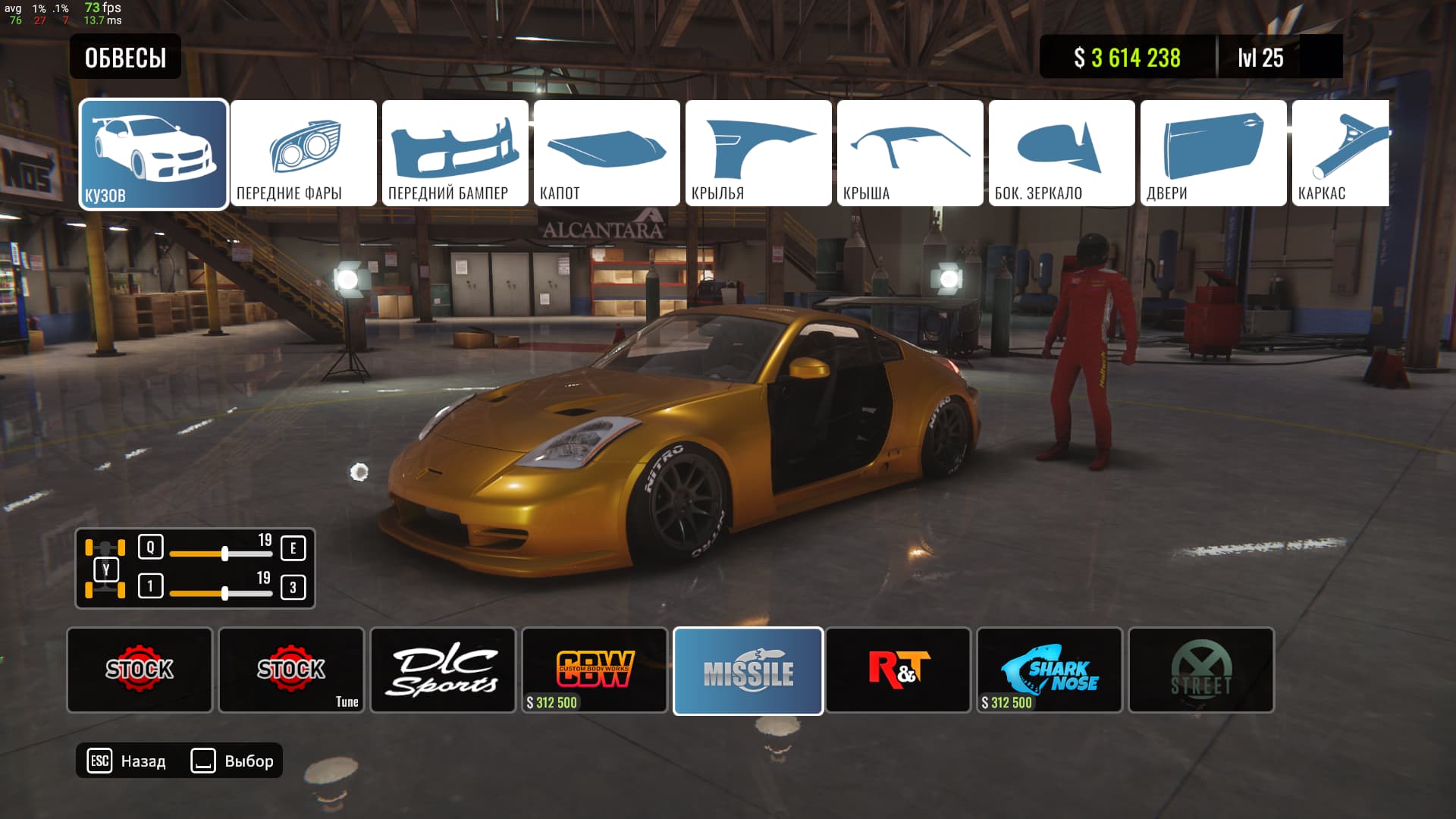Select the R&T body kit
This screenshot has height=819, width=1456.
coord(898,670)
